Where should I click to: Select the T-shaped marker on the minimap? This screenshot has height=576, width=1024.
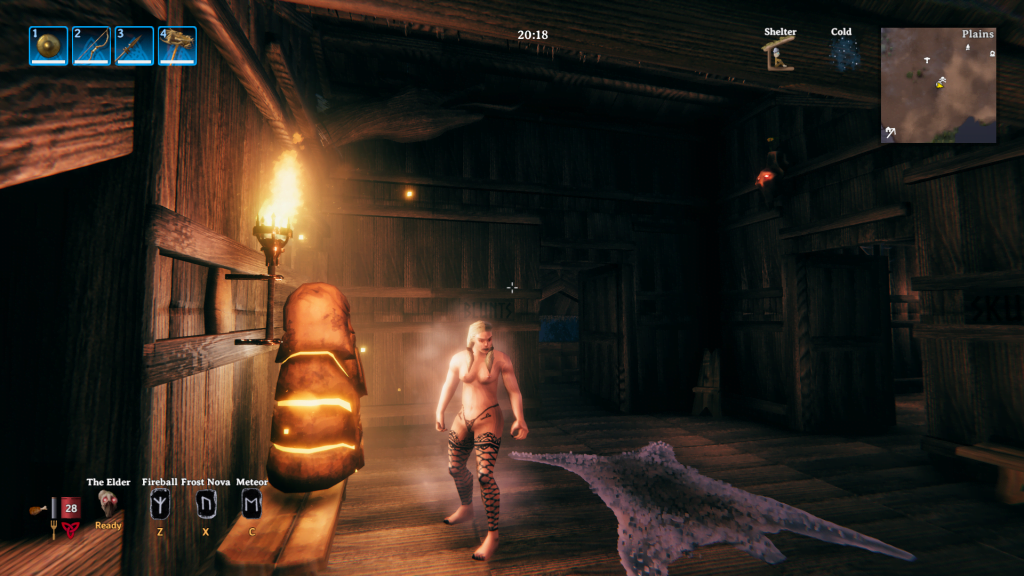[926, 61]
